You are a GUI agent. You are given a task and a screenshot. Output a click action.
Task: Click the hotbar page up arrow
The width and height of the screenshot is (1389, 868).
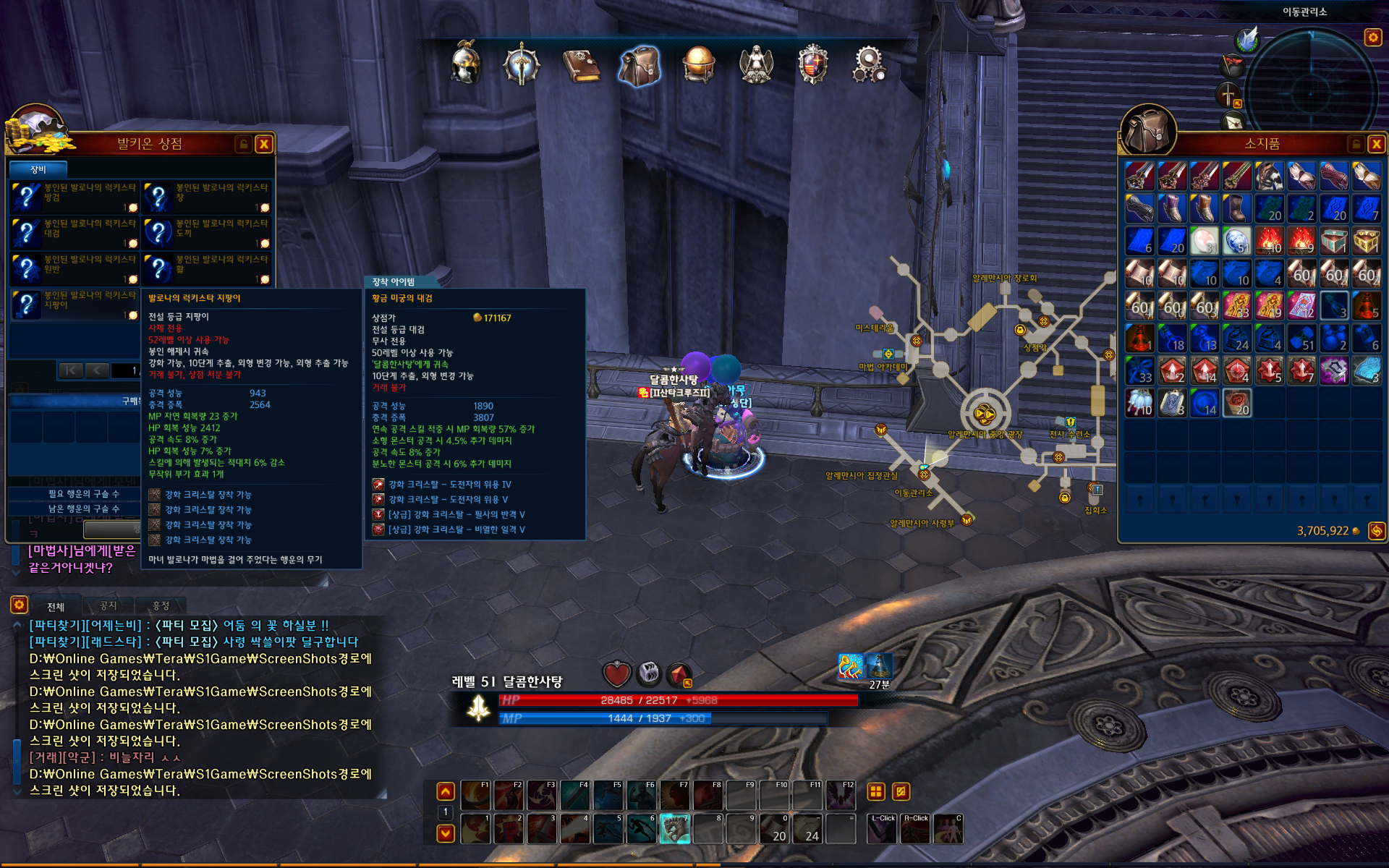pos(446,791)
